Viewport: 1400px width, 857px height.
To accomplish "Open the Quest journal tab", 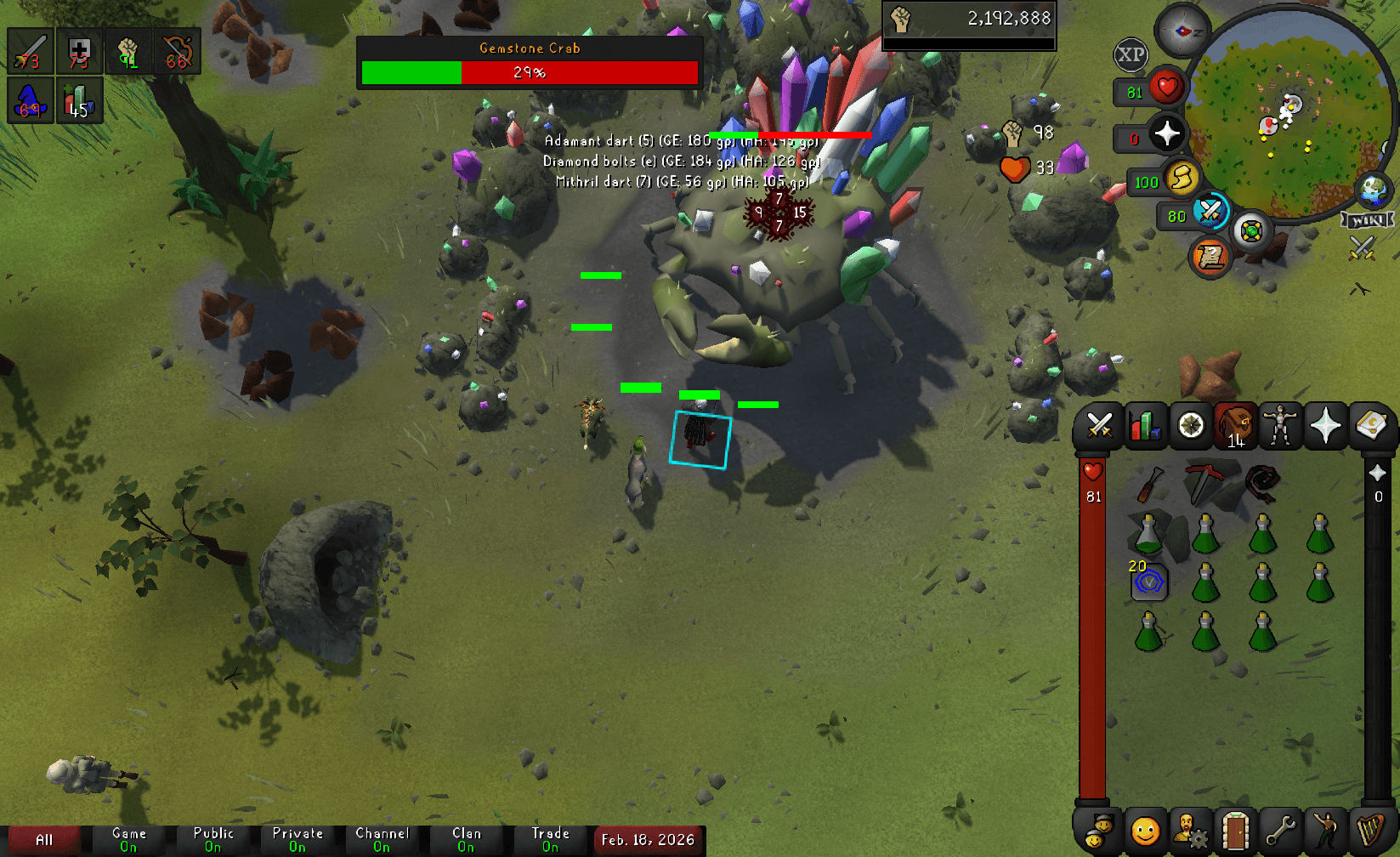I will click(x=1190, y=425).
